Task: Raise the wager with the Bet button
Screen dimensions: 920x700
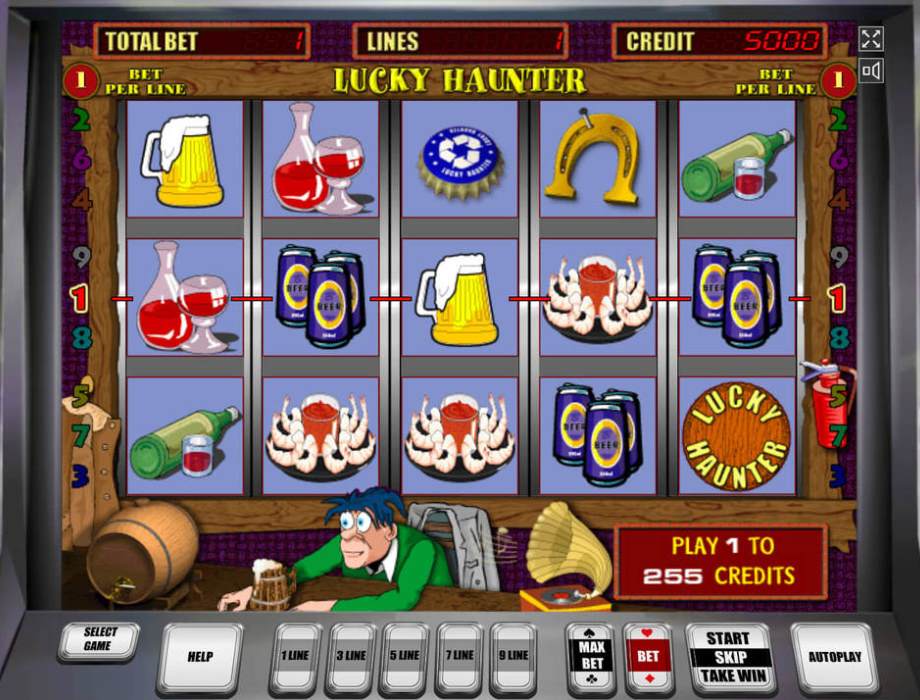Action: (x=648, y=657)
